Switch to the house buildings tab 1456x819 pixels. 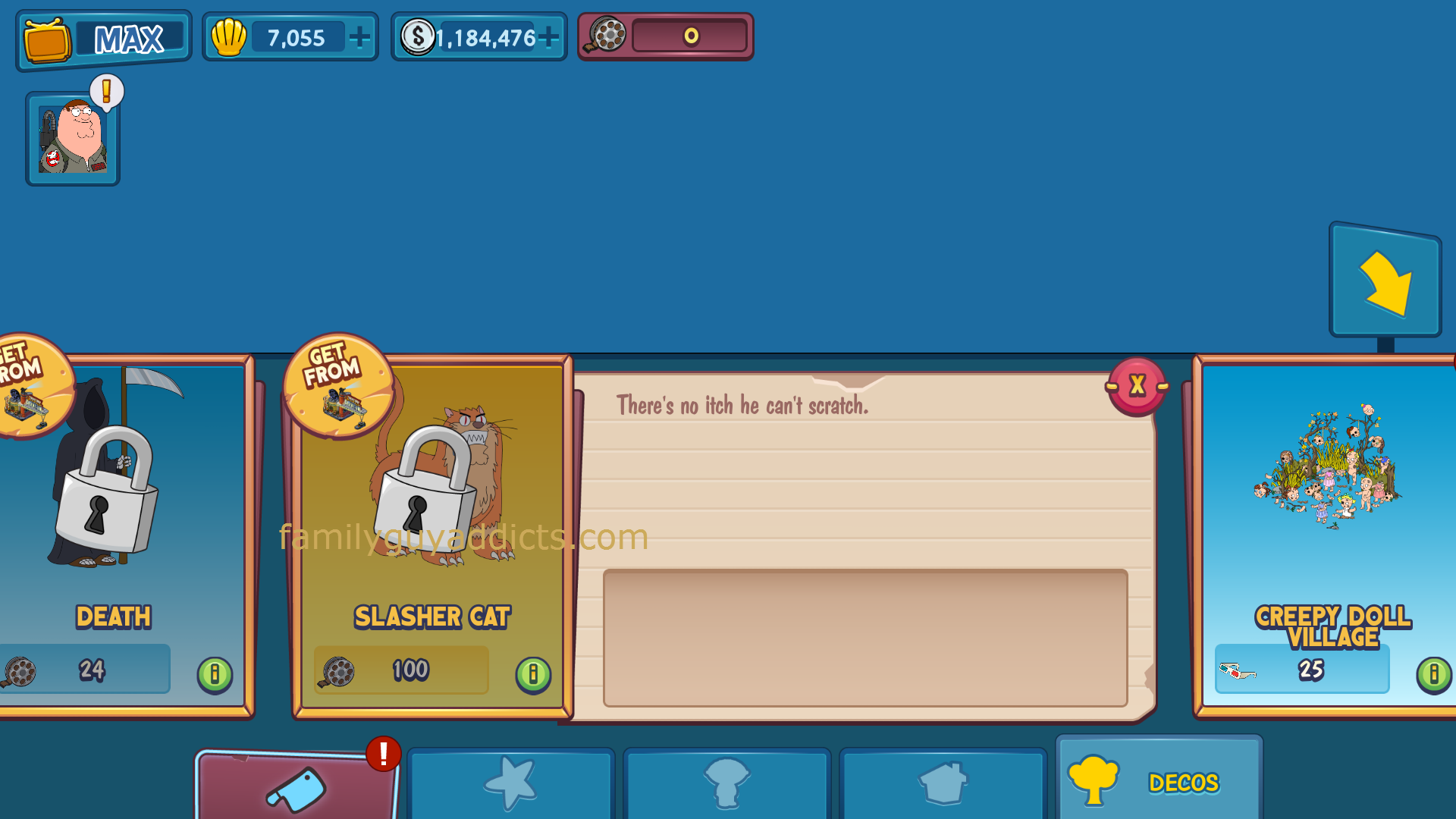[x=943, y=785]
